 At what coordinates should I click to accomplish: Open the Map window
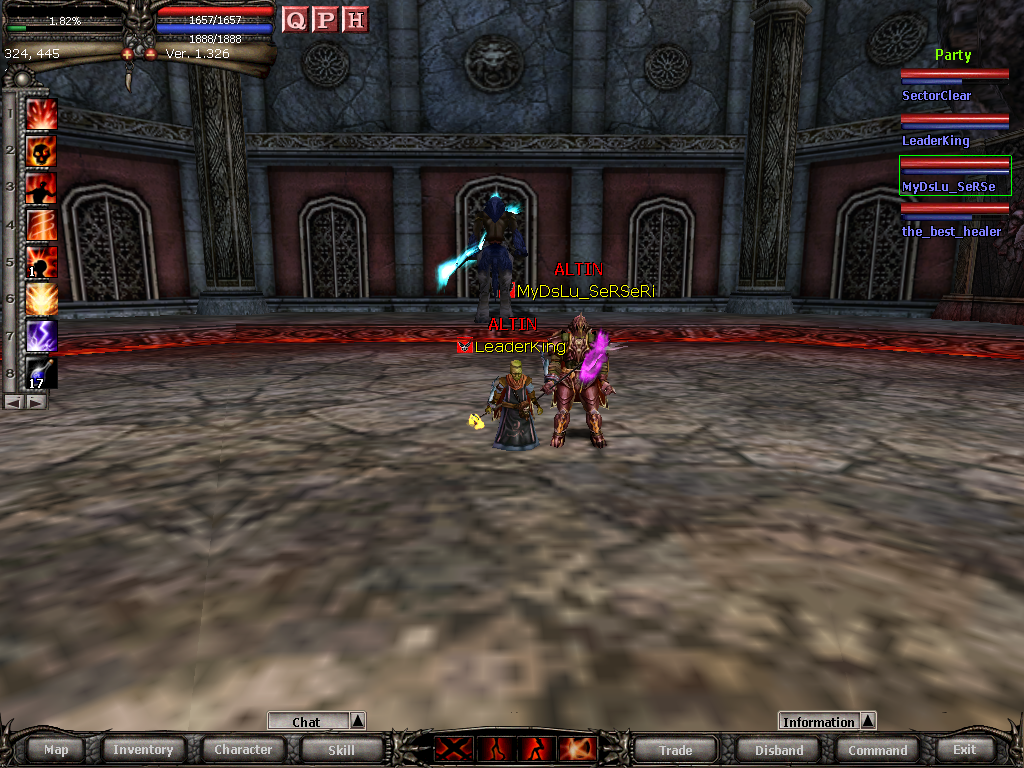coord(56,749)
